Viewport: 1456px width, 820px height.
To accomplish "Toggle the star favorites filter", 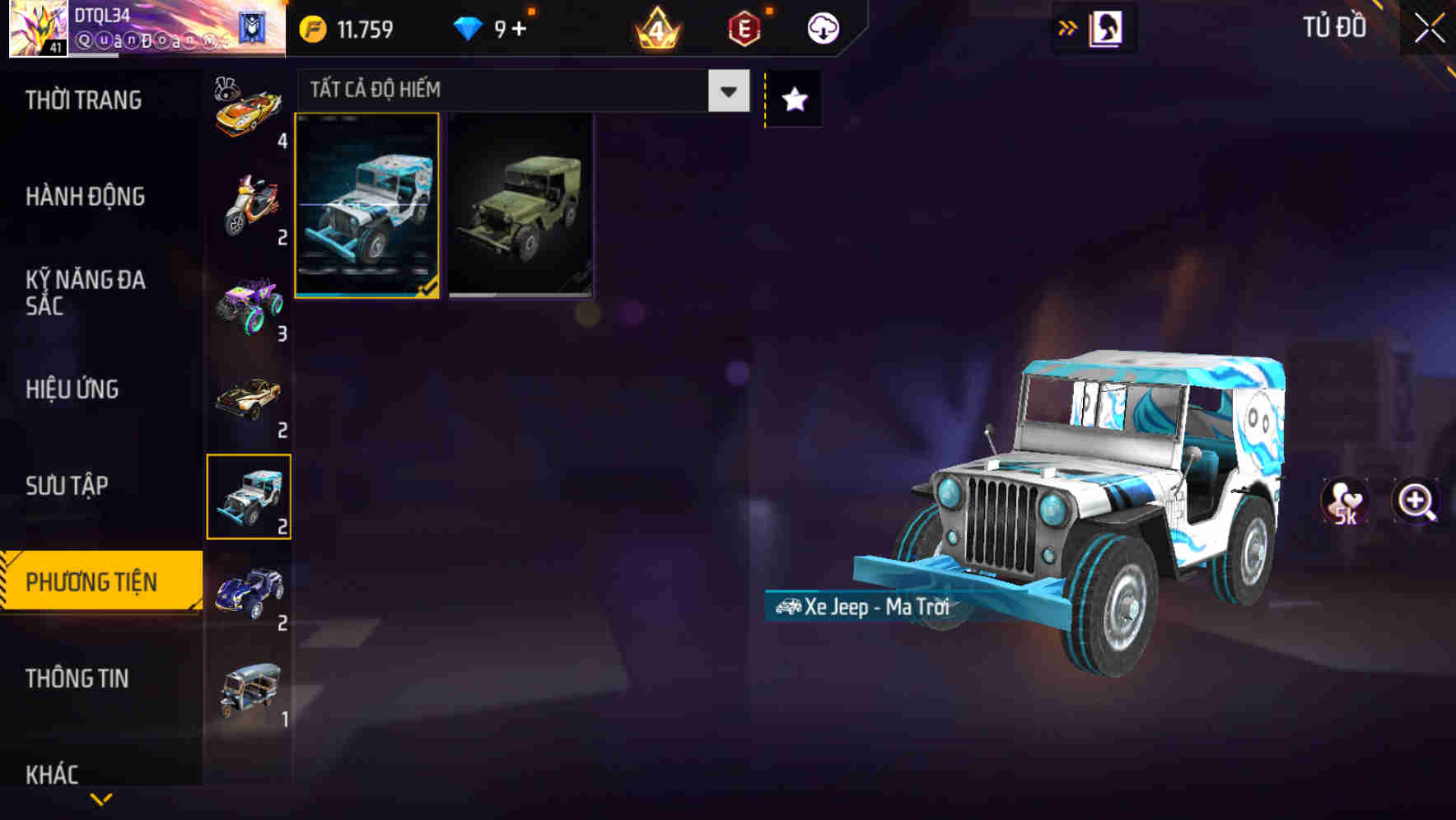I will tap(793, 99).
